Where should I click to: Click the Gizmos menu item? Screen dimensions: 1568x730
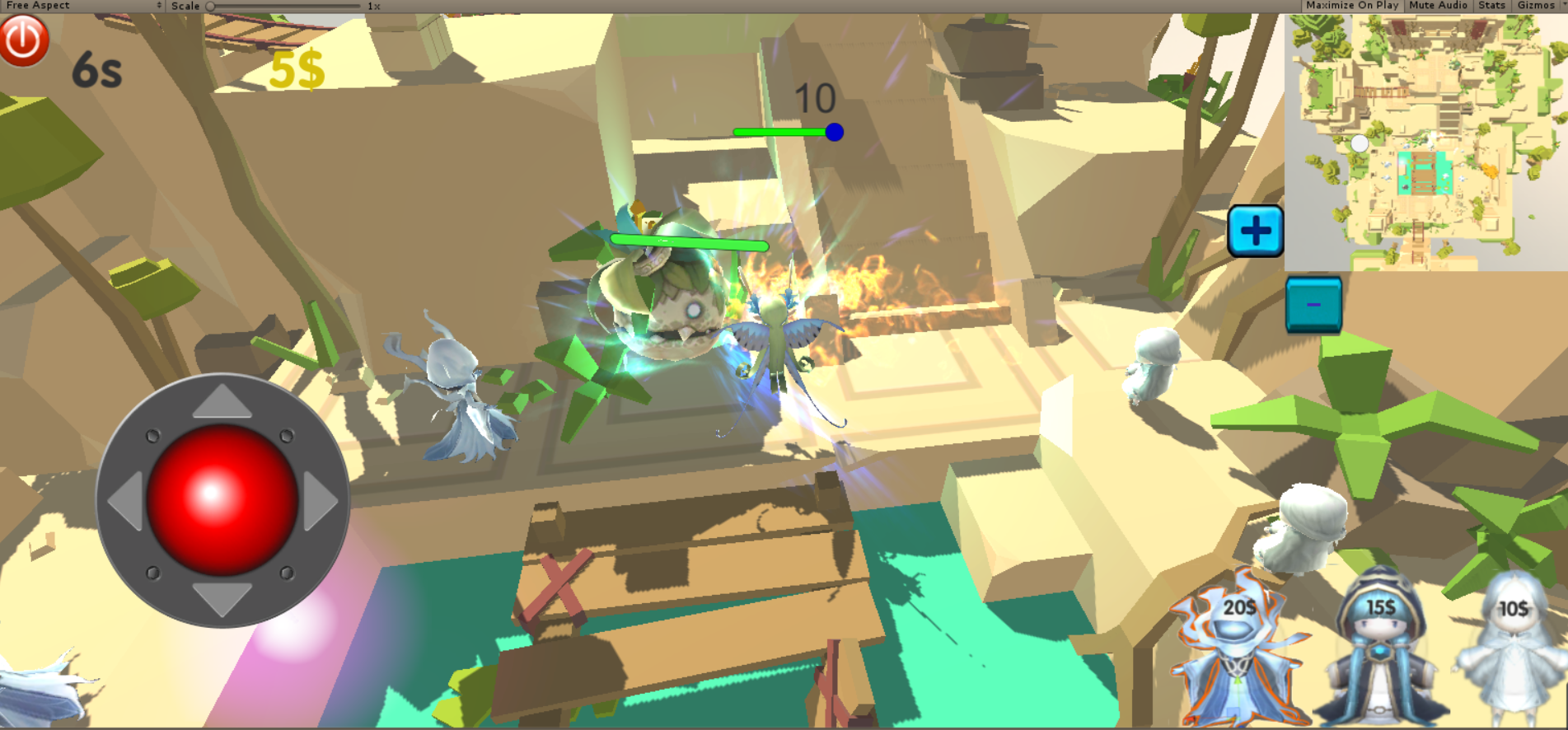click(1536, 6)
